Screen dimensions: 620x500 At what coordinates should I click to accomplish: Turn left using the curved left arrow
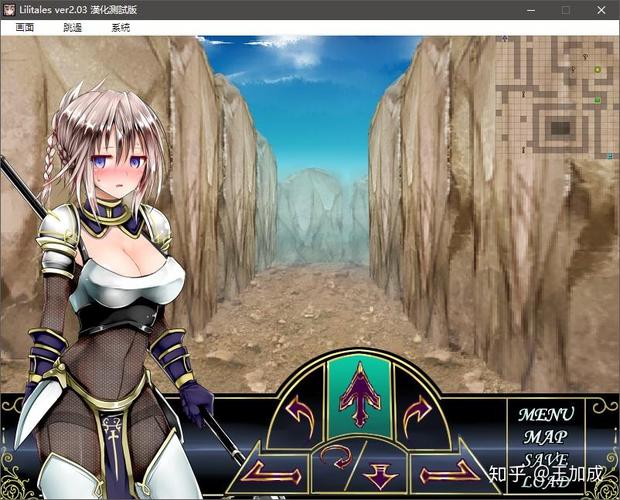coord(299,408)
